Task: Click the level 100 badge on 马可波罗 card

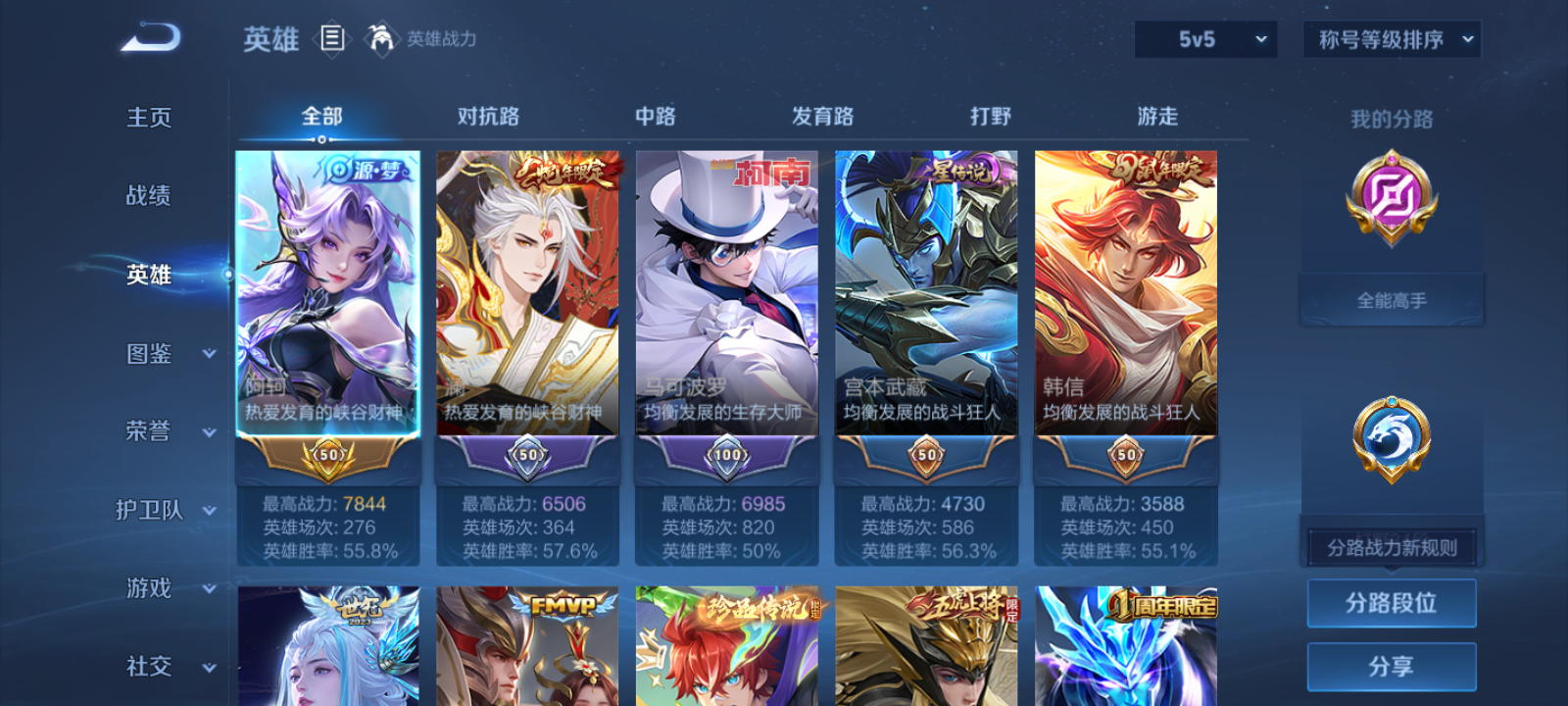Action: [725, 456]
